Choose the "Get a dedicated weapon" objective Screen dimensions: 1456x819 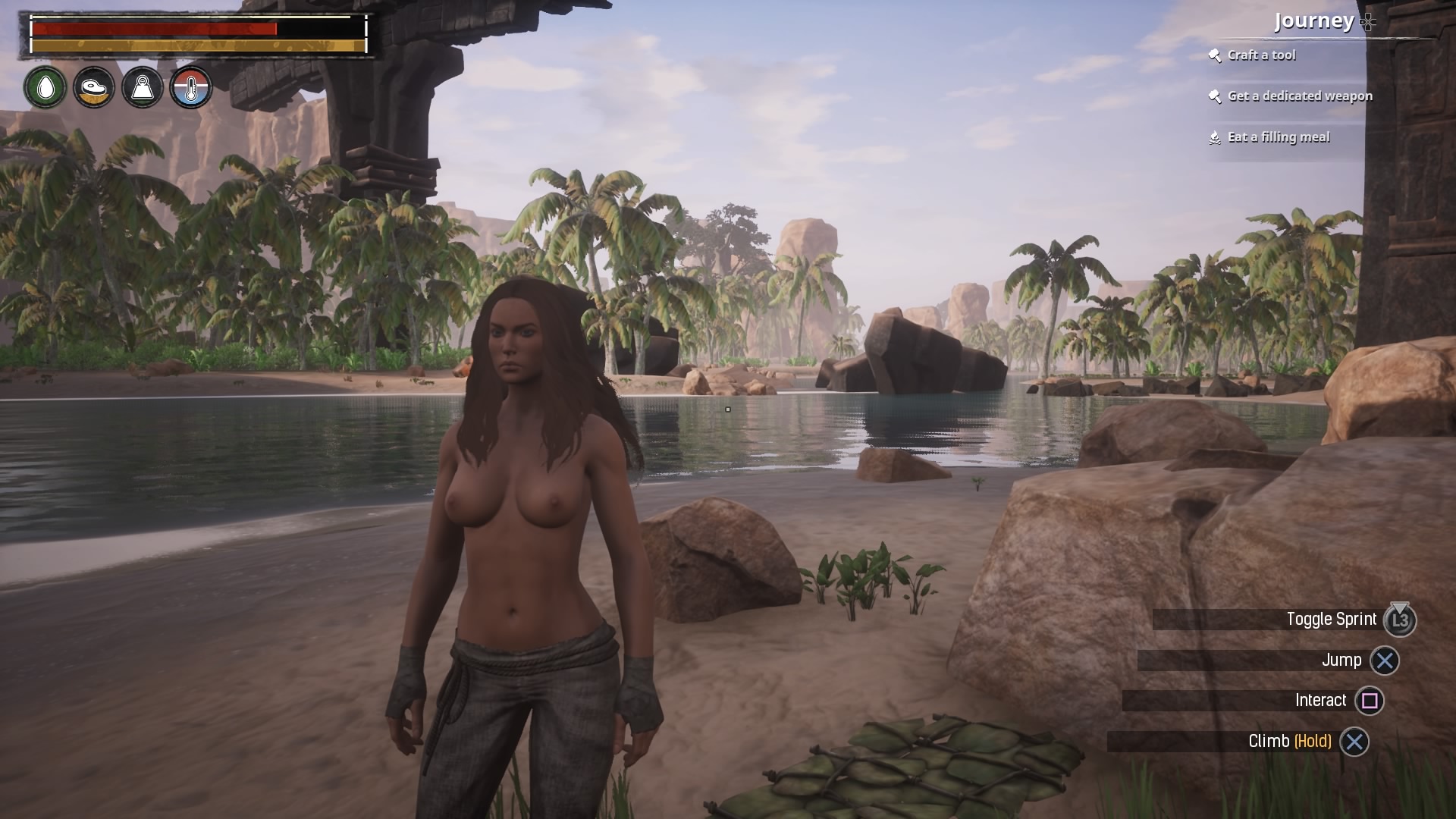tap(1299, 96)
